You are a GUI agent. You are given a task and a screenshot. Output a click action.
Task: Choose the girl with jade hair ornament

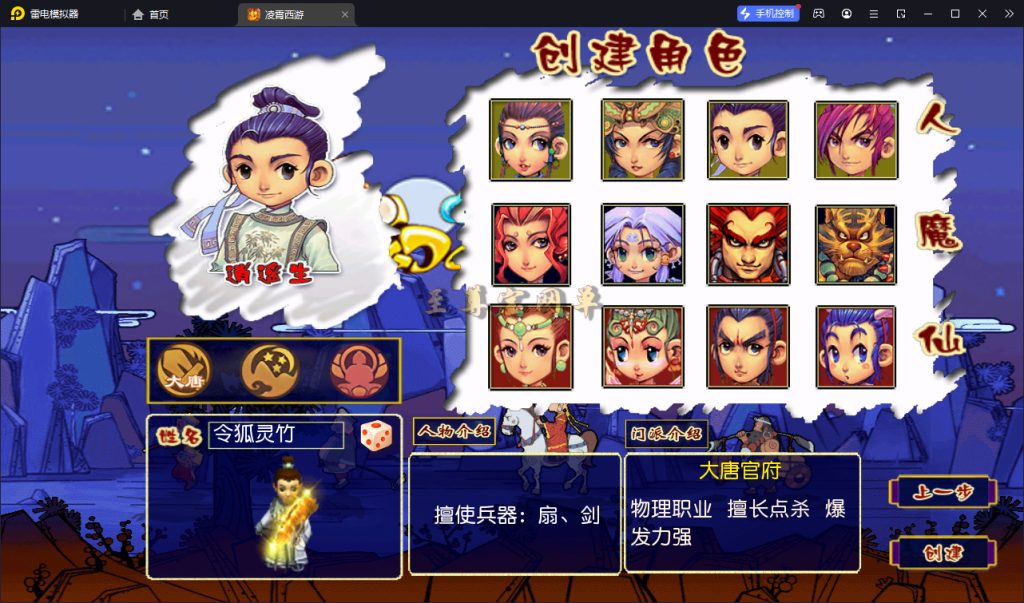[531, 347]
